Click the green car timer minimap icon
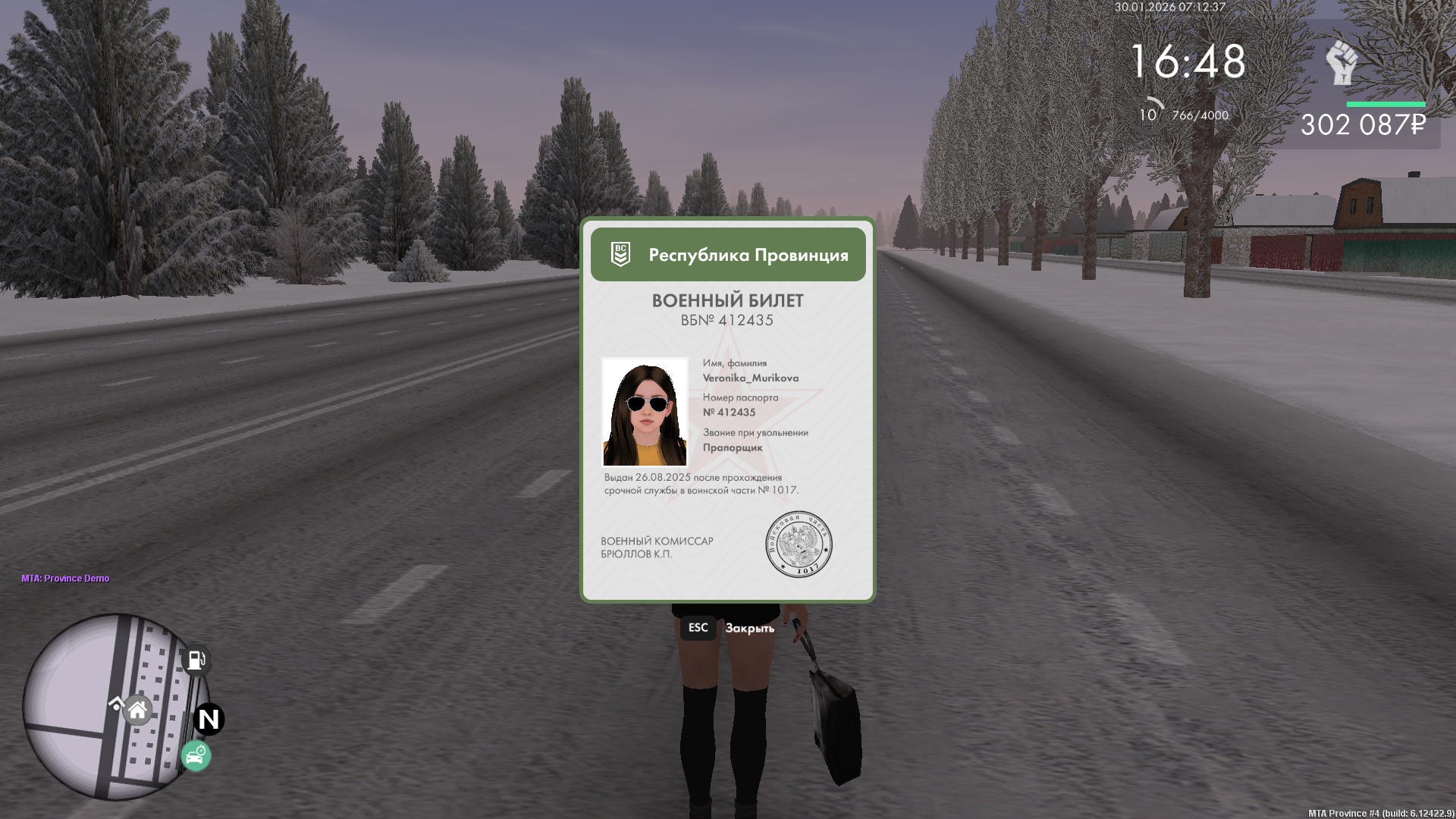 [196, 755]
